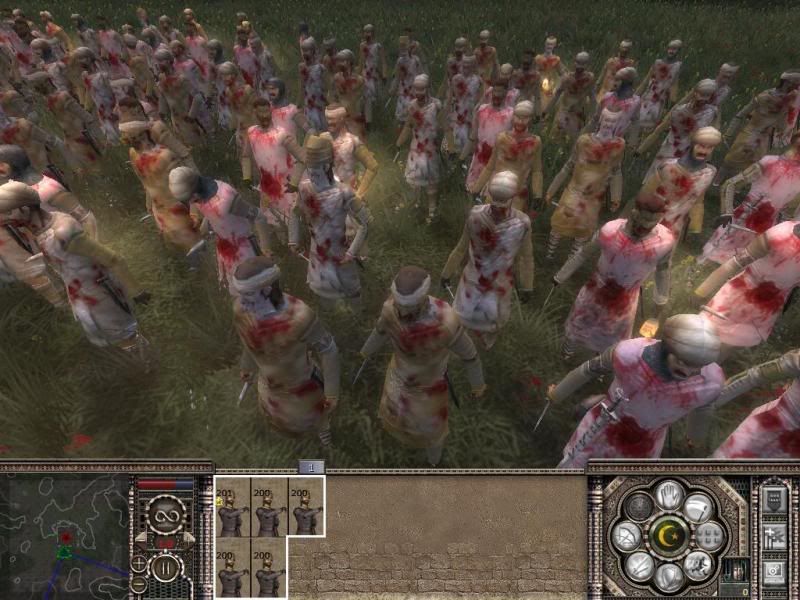Open the group formations button with flags
The width and height of the screenshot is (800, 600).
[774, 537]
